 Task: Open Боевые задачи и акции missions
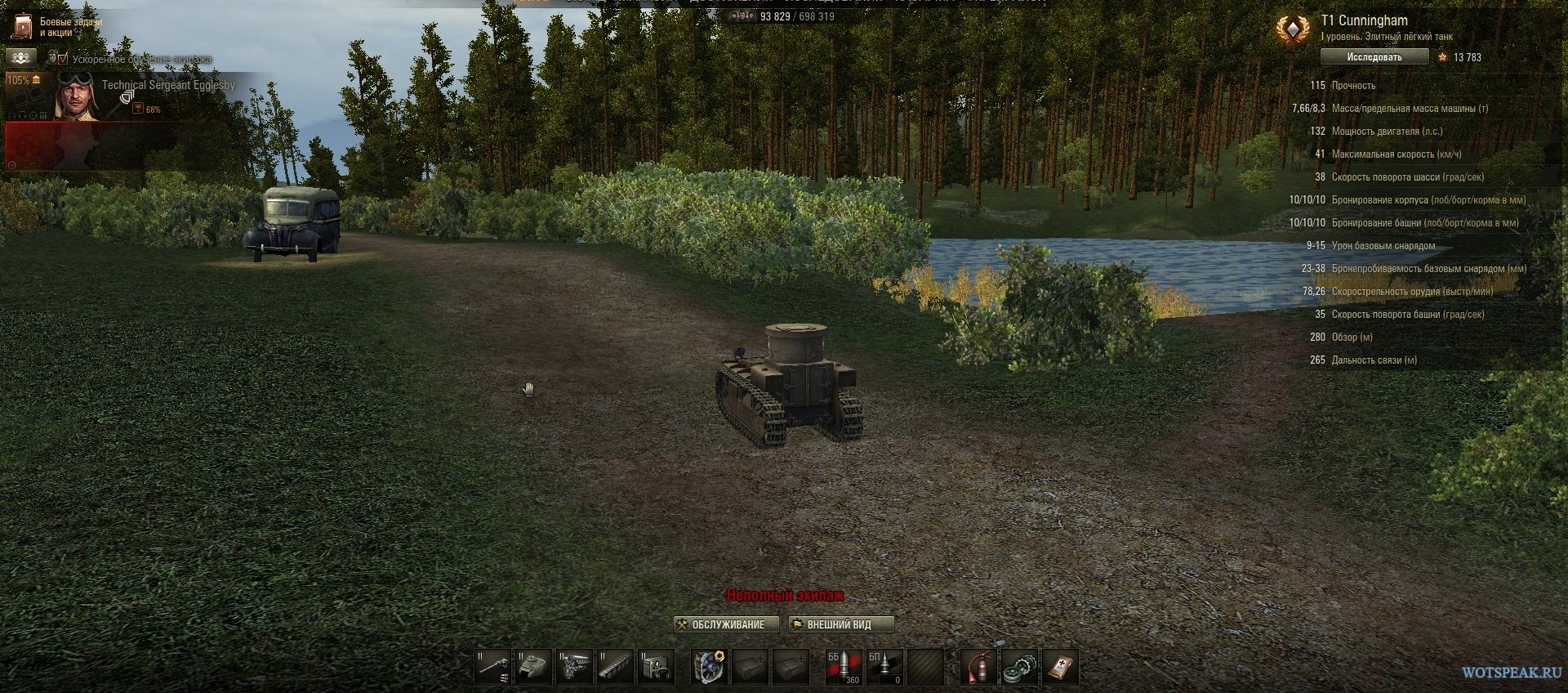[x=56, y=27]
